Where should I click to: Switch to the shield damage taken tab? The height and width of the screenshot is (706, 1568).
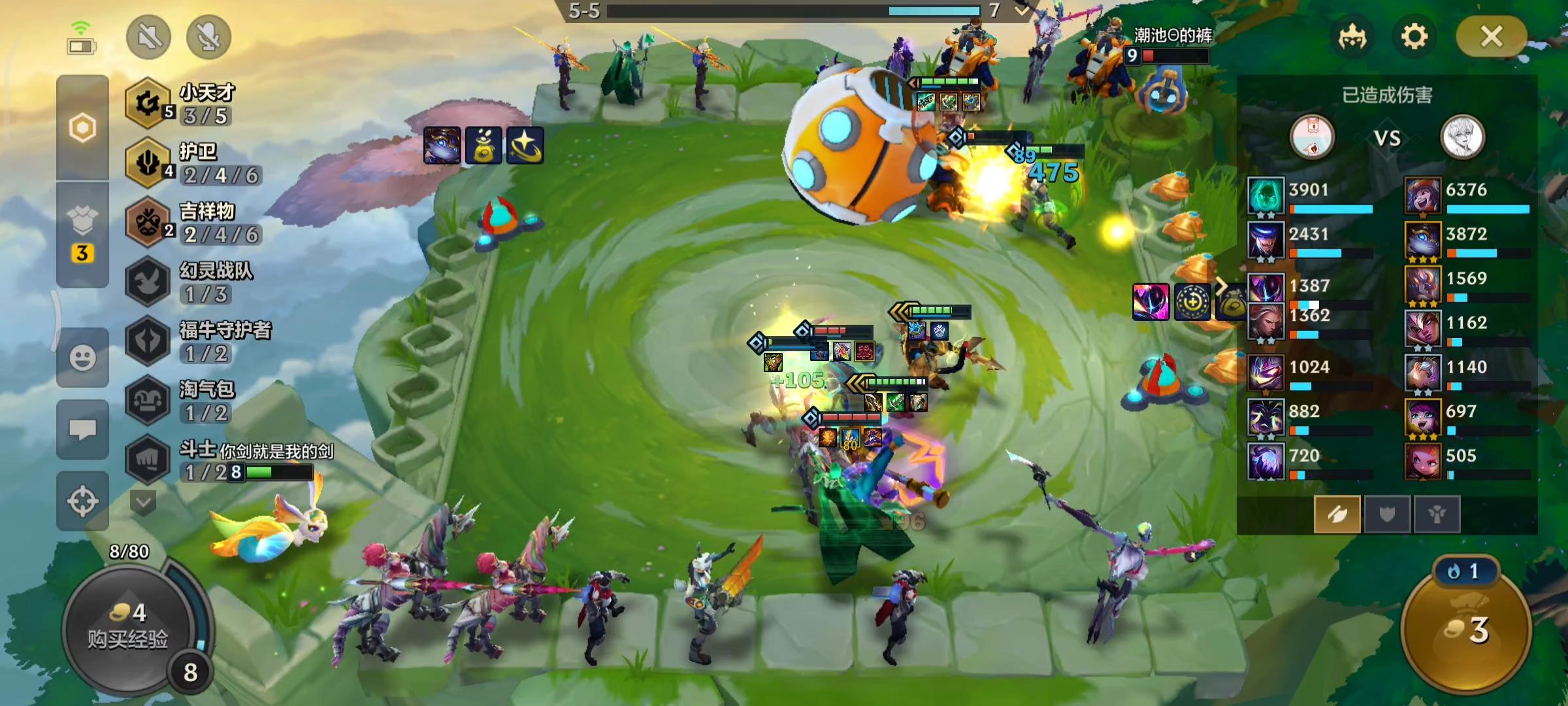[x=1387, y=514]
